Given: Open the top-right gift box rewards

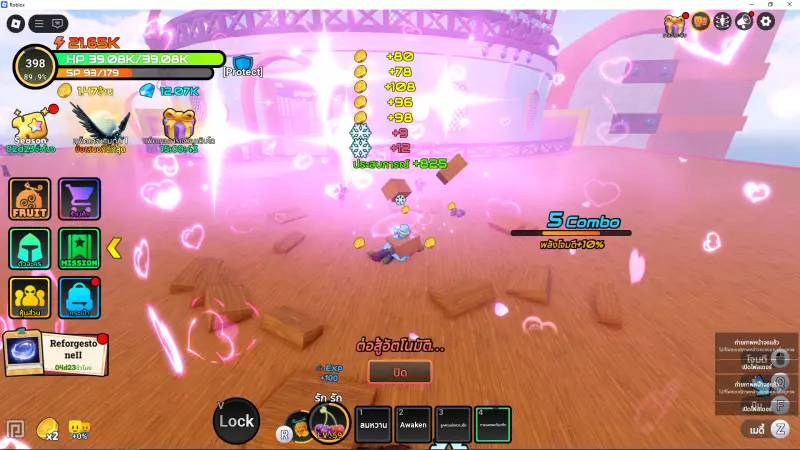Looking at the screenshot, I should coord(675,24).
